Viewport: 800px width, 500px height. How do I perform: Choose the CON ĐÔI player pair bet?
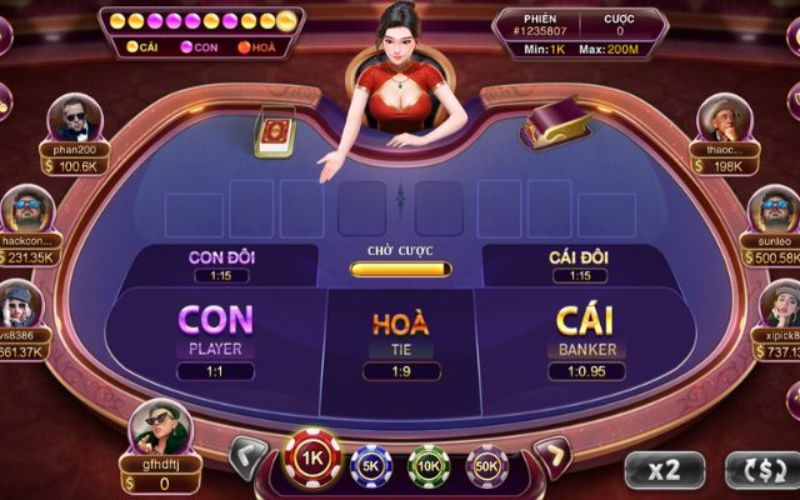click(x=222, y=264)
